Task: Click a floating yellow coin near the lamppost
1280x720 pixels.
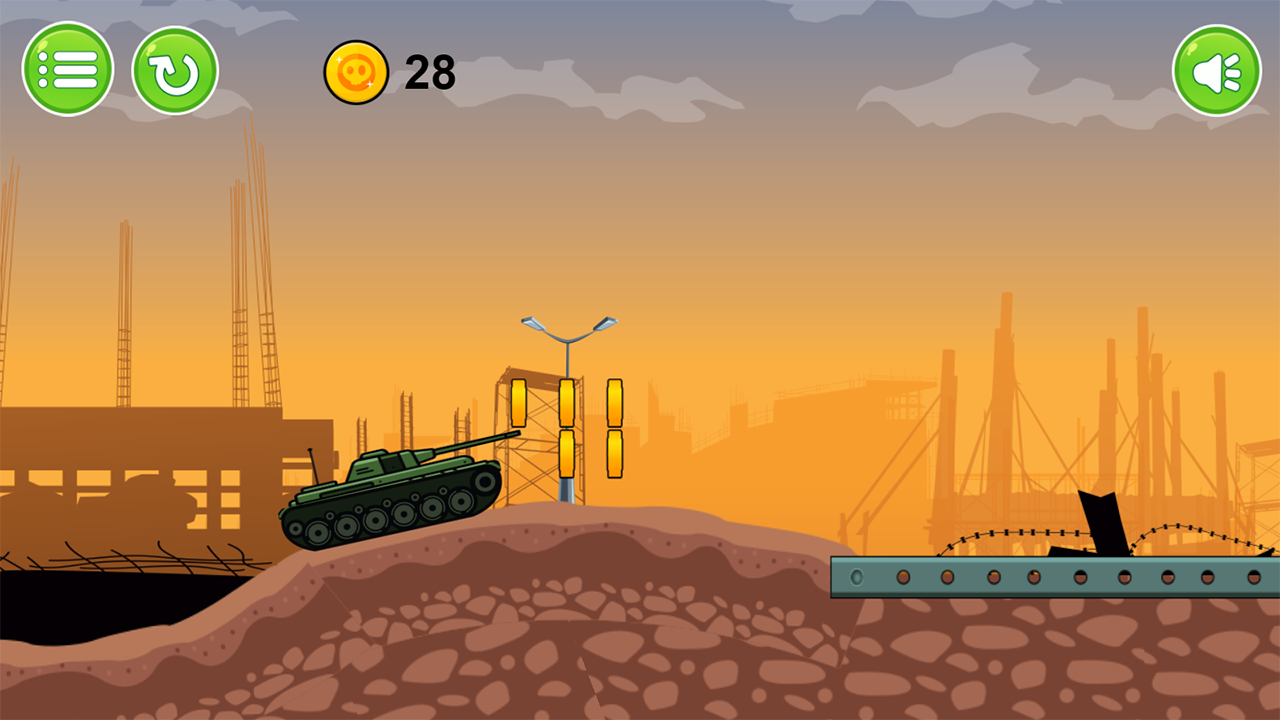Action: point(568,402)
